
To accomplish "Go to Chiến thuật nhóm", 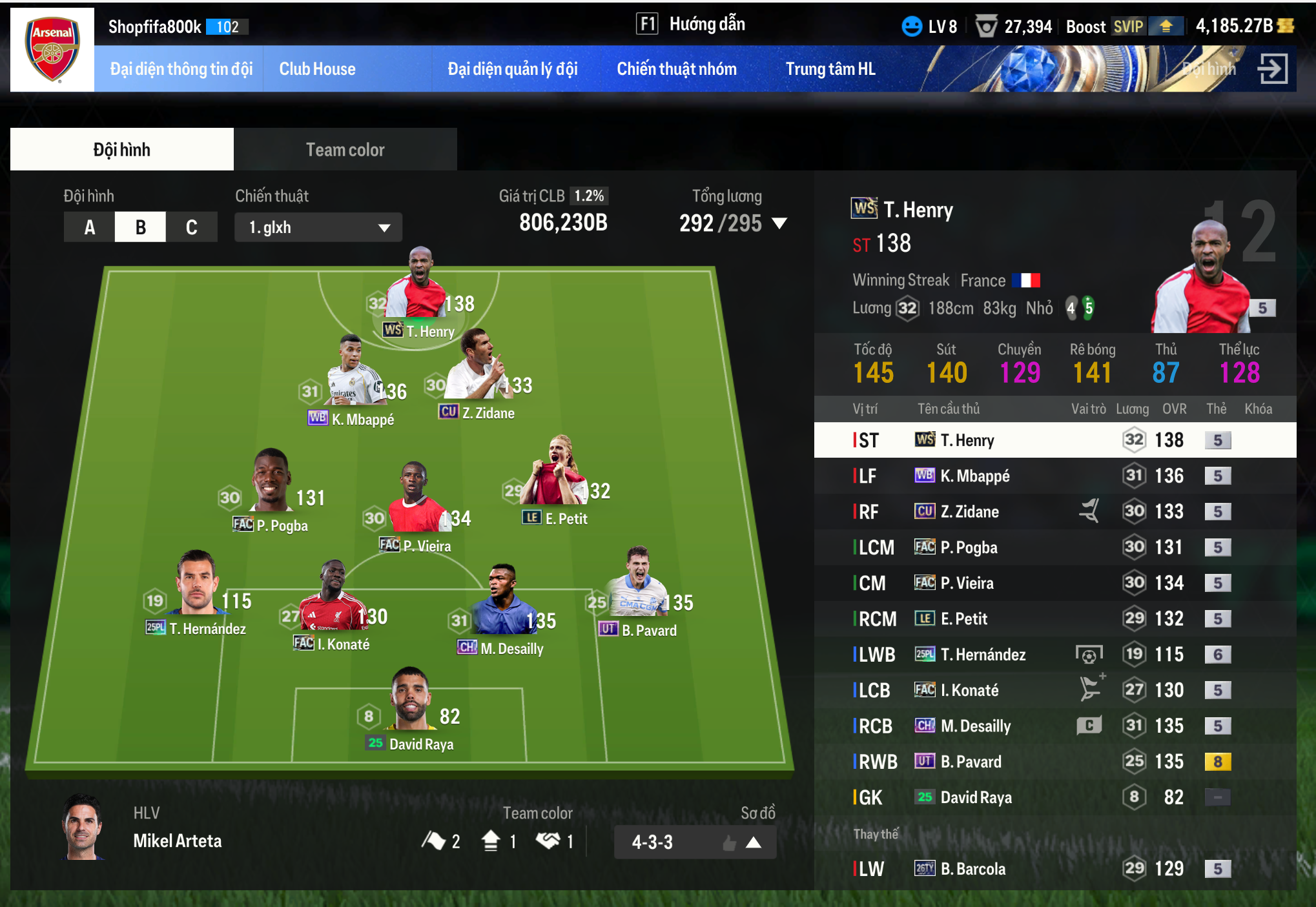I will pyautogui.click(x=676, y=69).
